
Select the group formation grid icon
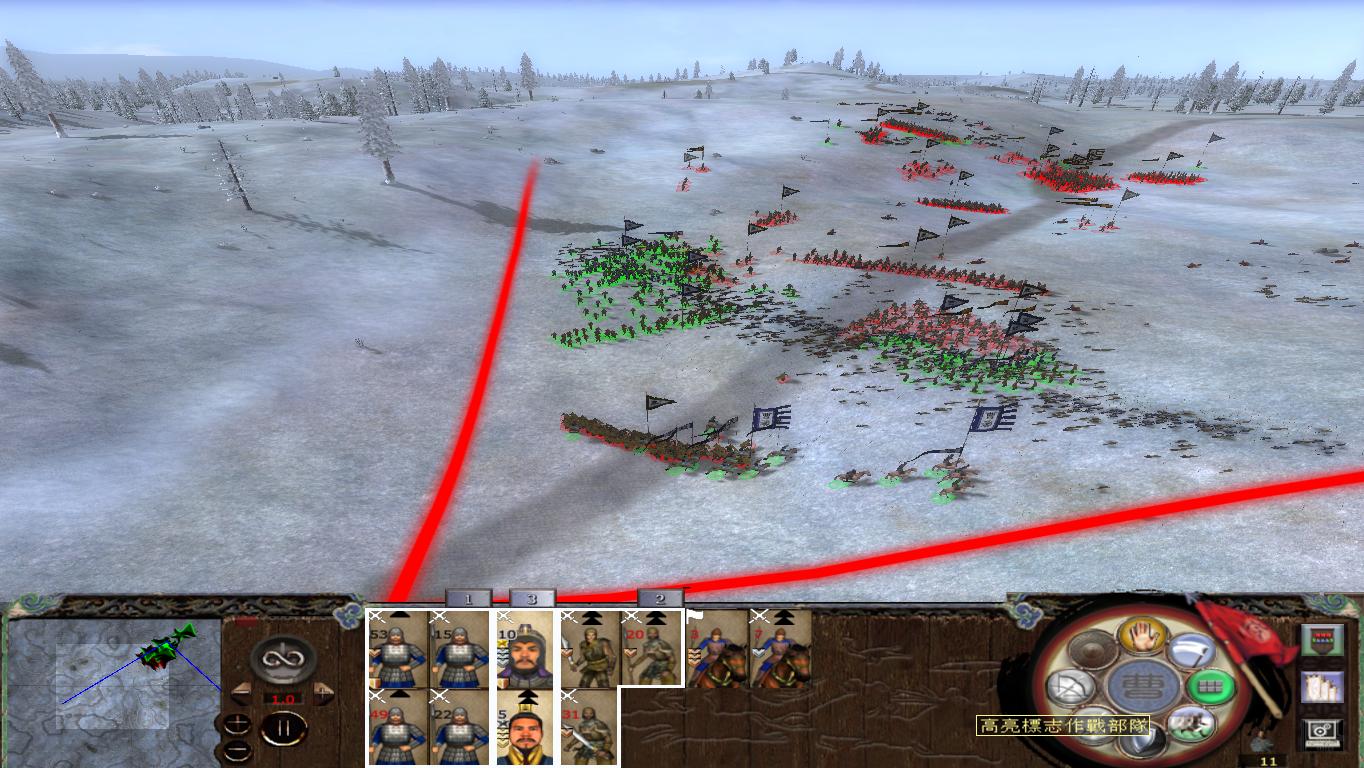[x=1209, y=686]
